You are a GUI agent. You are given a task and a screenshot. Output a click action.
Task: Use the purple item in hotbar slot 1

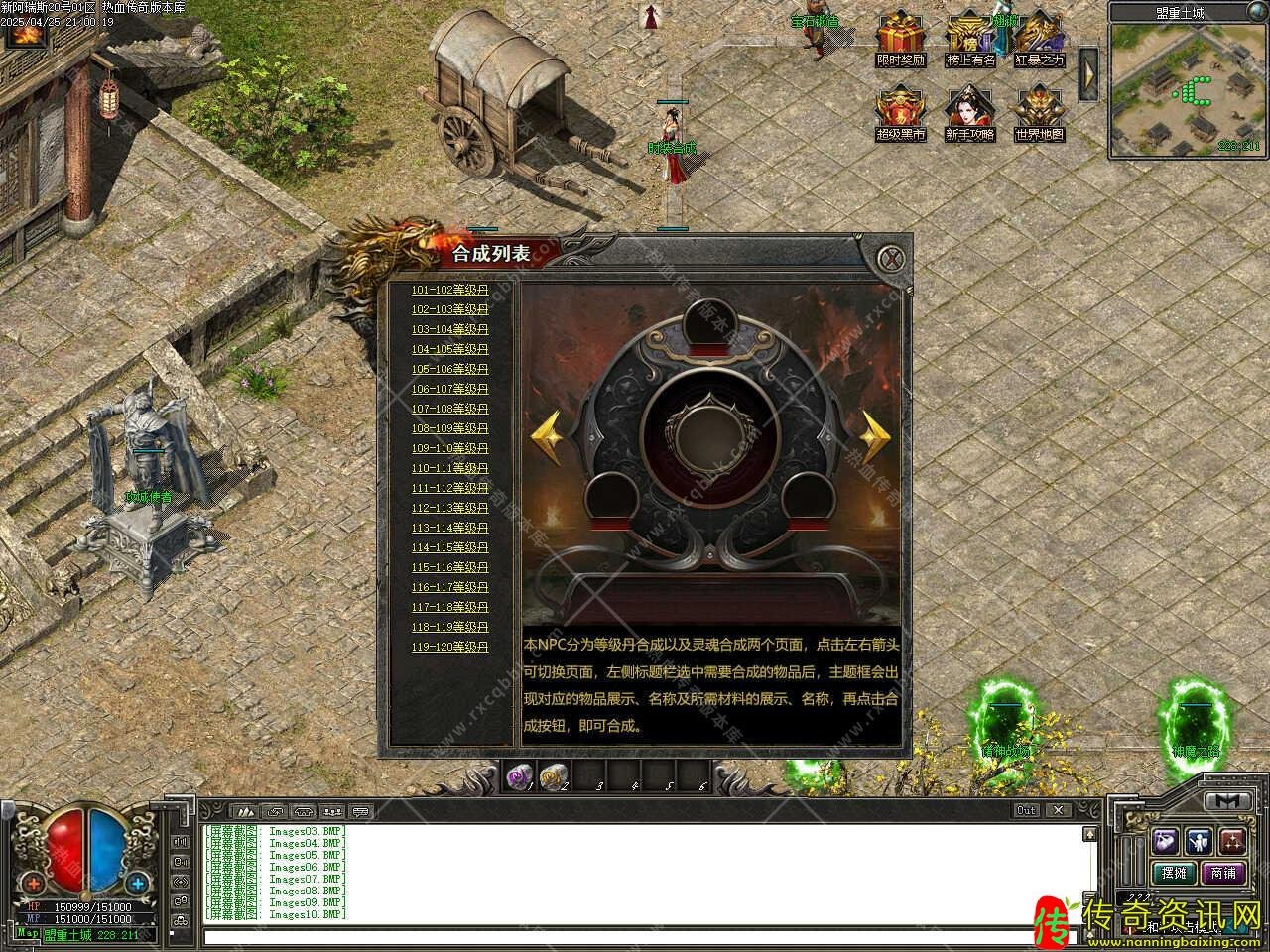[x=519, y=776]
